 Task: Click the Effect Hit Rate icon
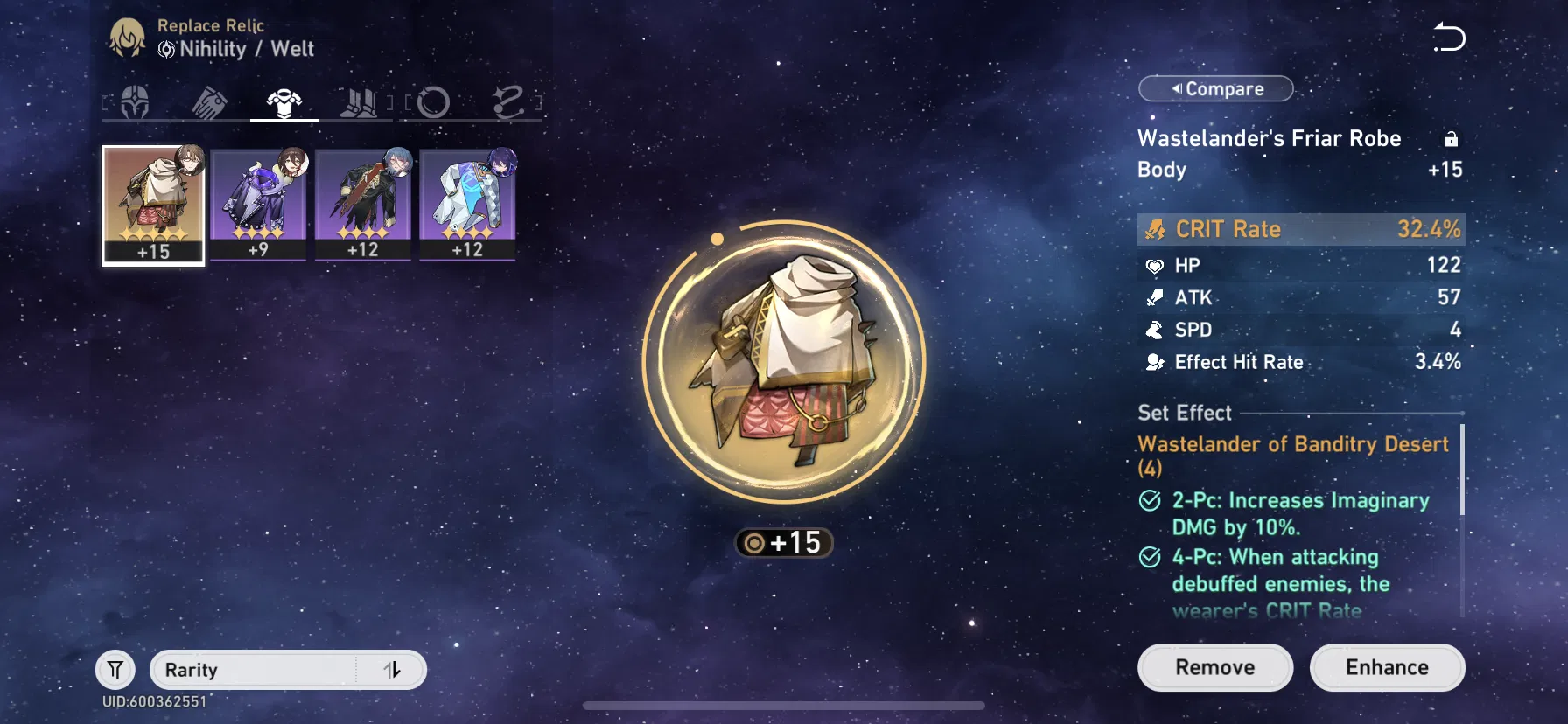coord(1157,361)
